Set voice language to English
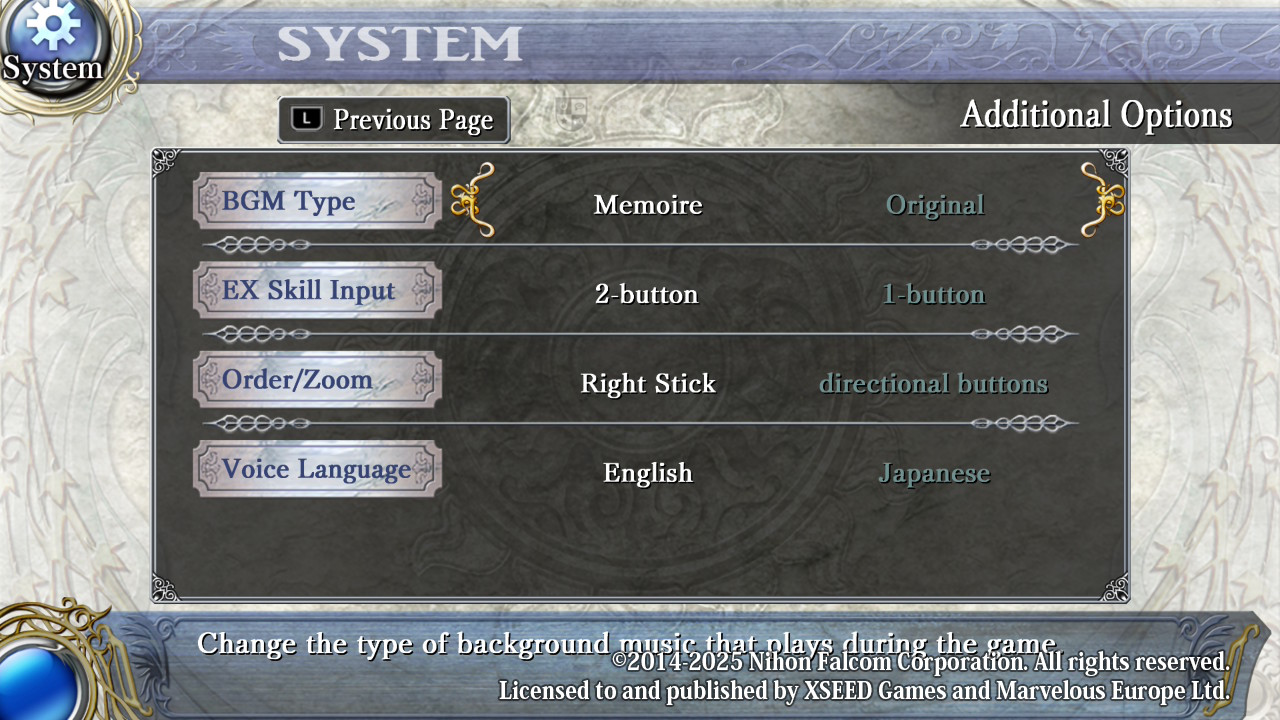The height and width of the screenshot is (720, 1280). coord(648,473)
